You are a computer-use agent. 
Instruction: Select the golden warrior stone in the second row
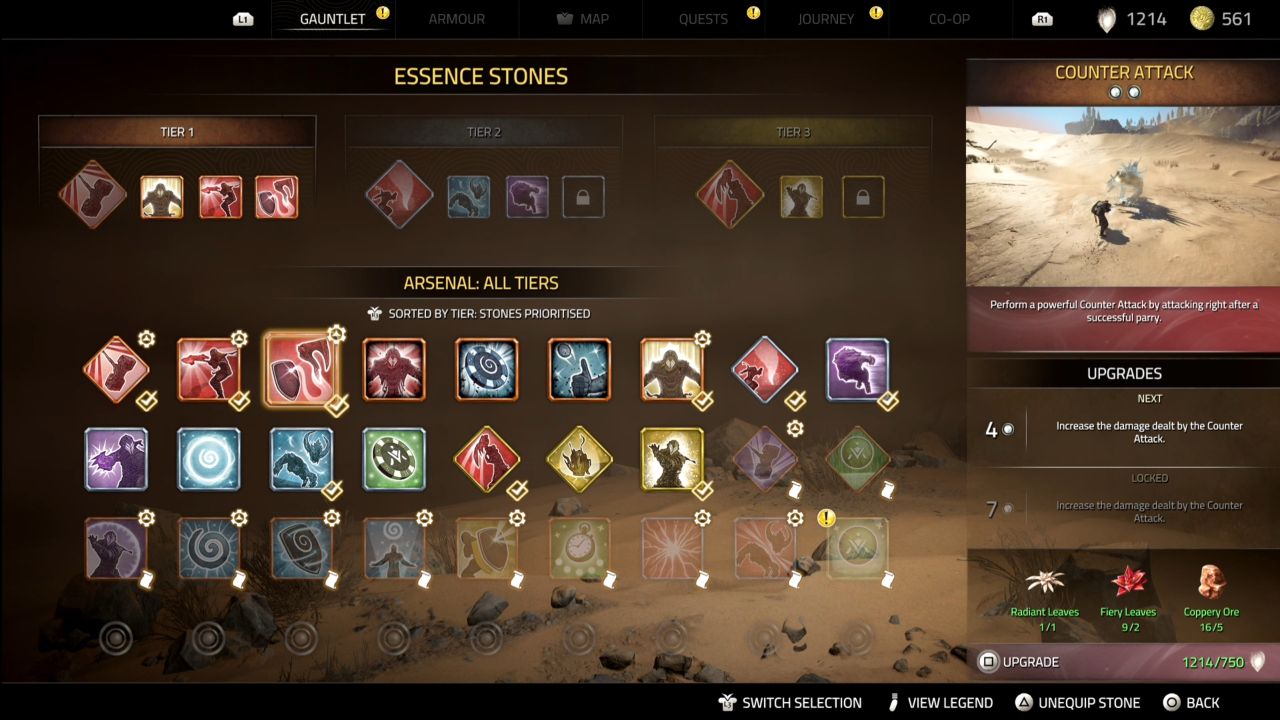(x=673, y=460)
